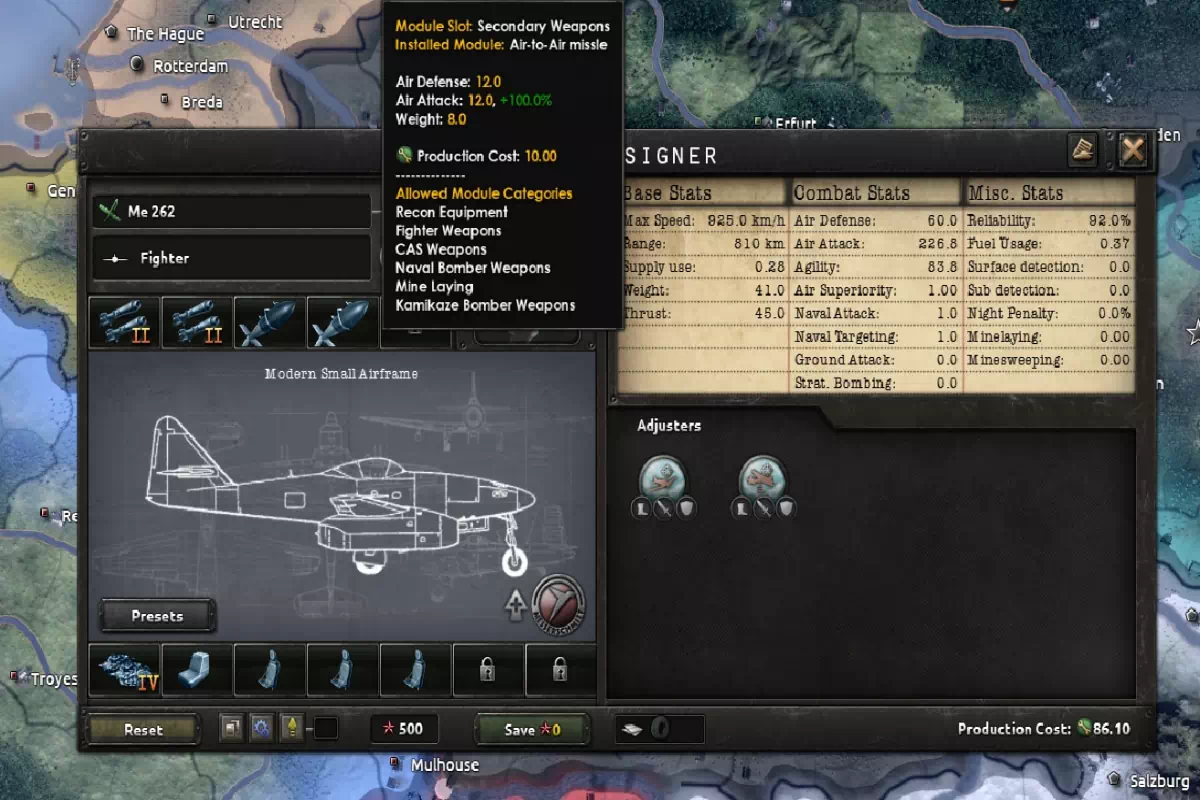Click the blue gear icon beside Reset
This screenshot has height=800, width=1200.
[x=262, y=728]
